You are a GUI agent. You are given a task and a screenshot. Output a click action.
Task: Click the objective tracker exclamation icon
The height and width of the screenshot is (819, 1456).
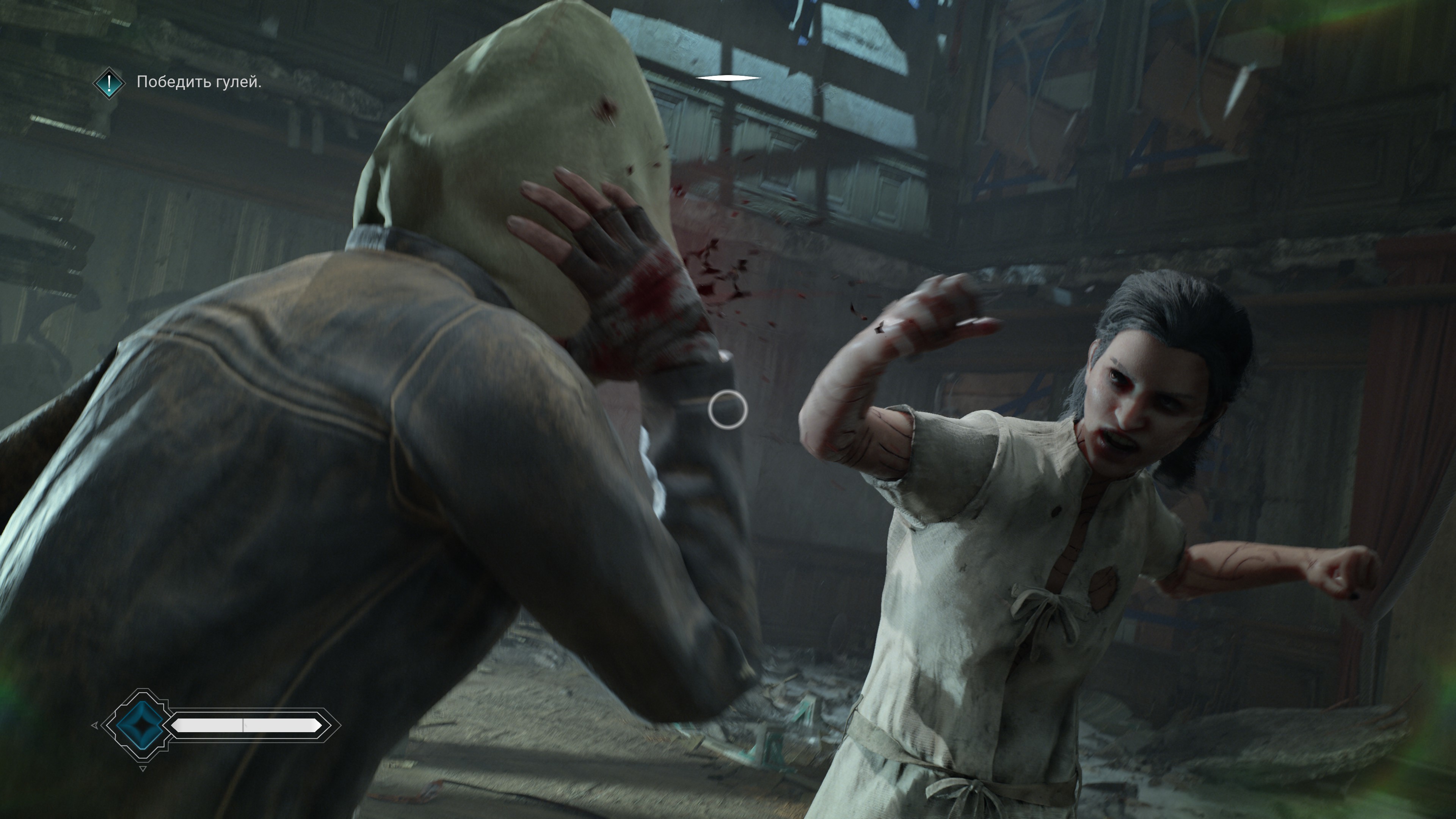[x=108, y=83]
